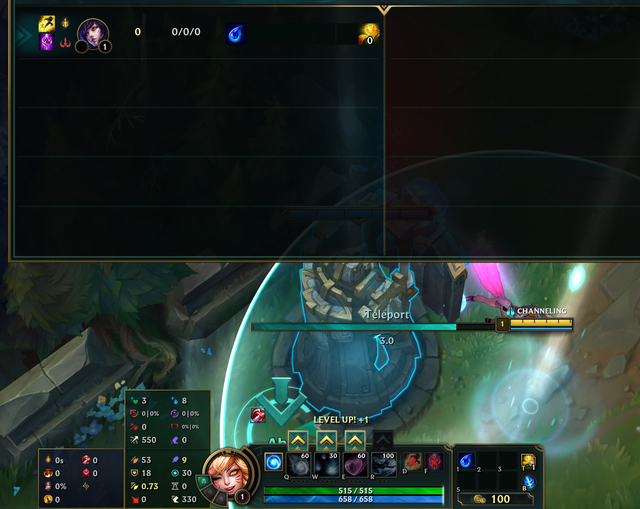This screenshot has height=509, width=640.
Task: Open the shop via the 100 gold button
Action: coord(491,498)
